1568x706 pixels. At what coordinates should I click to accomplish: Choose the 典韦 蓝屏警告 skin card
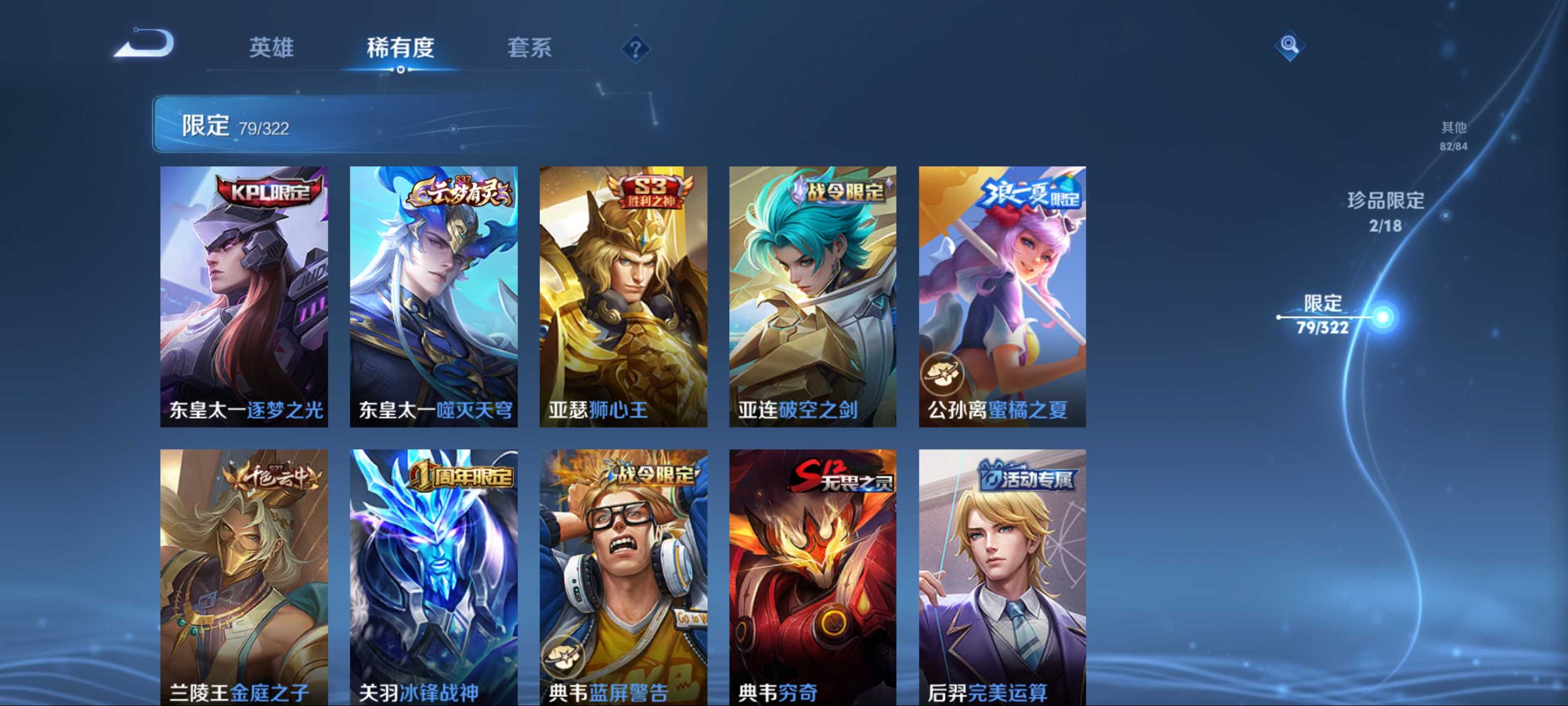(x=623, y=577)
